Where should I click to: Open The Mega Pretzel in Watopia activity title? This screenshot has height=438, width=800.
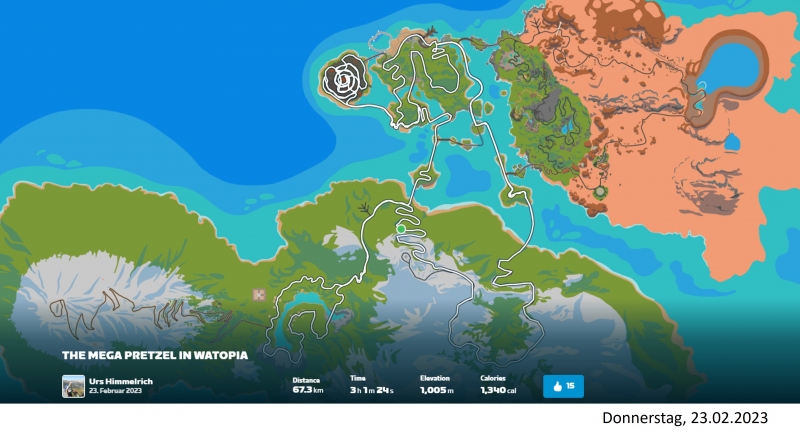click(x=155, y=355)
